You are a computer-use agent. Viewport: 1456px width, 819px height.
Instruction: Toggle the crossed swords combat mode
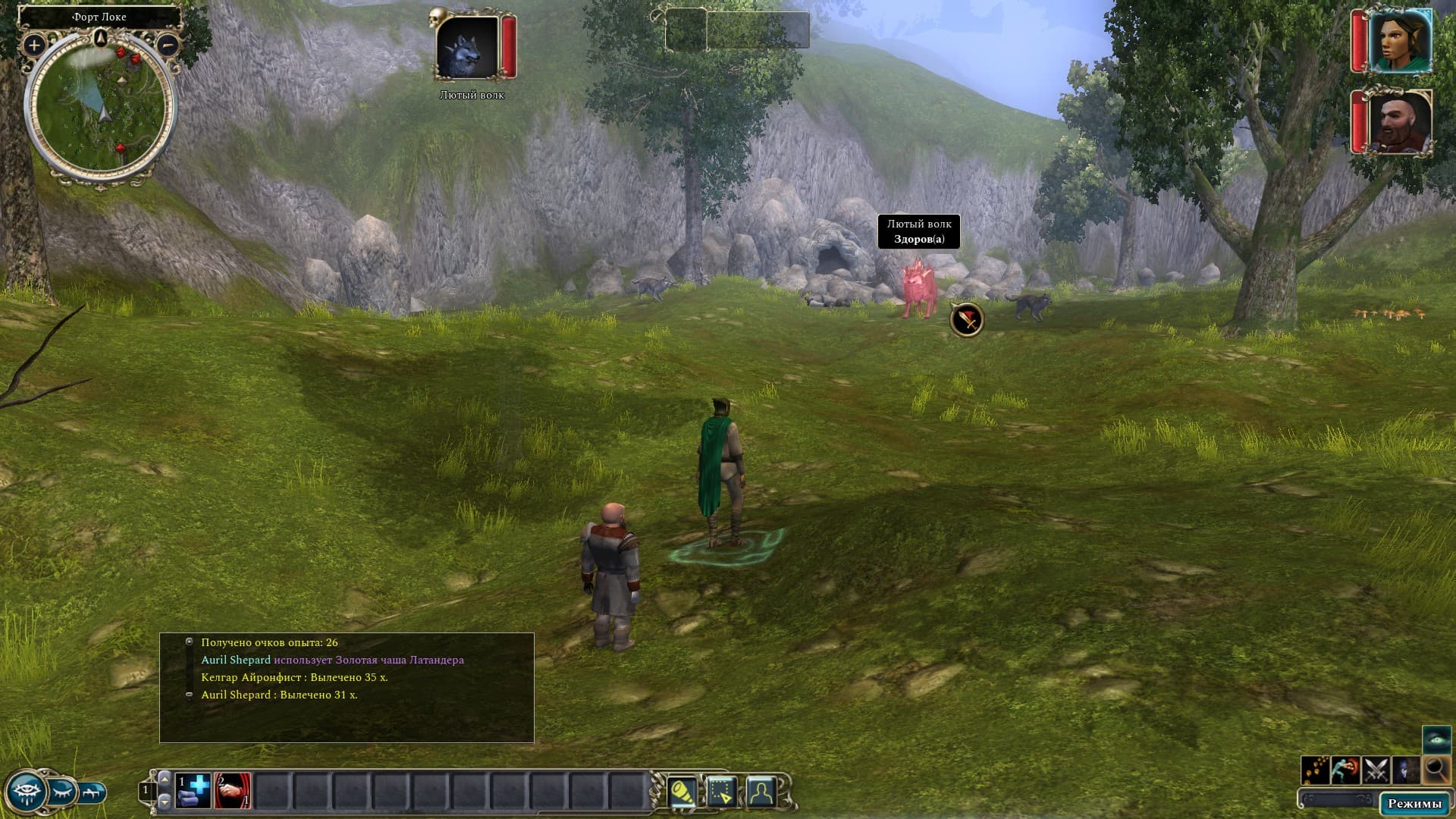tap(1376, 770)
